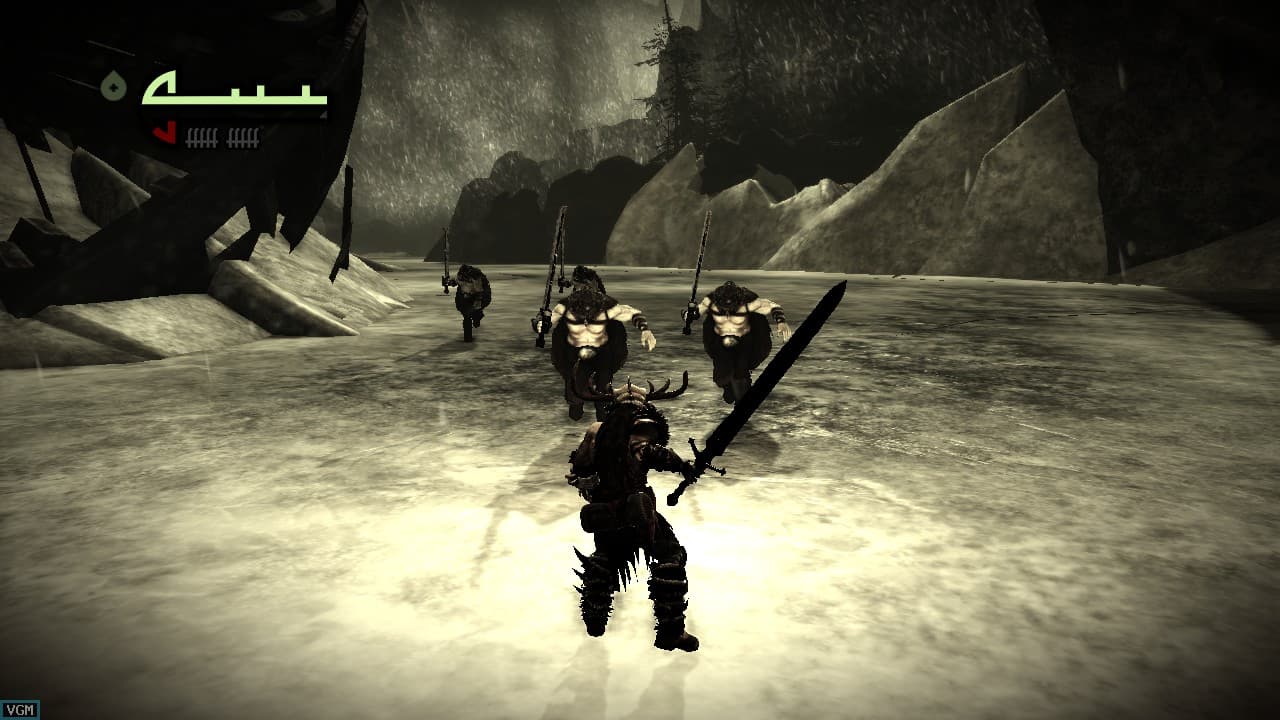Click the leftmost charging enemy warrior

coord(471,300)
